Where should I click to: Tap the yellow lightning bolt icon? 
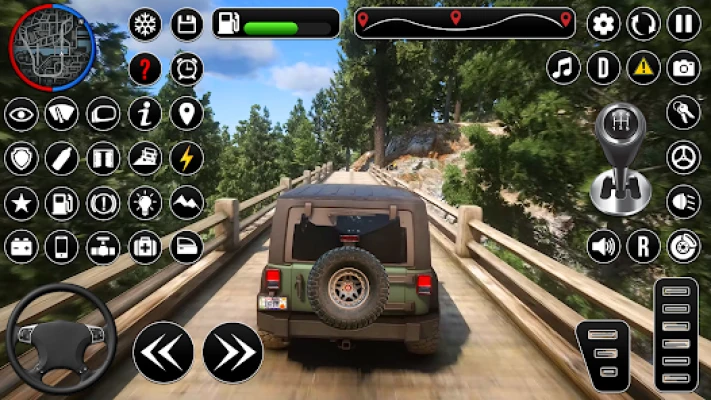186,158
